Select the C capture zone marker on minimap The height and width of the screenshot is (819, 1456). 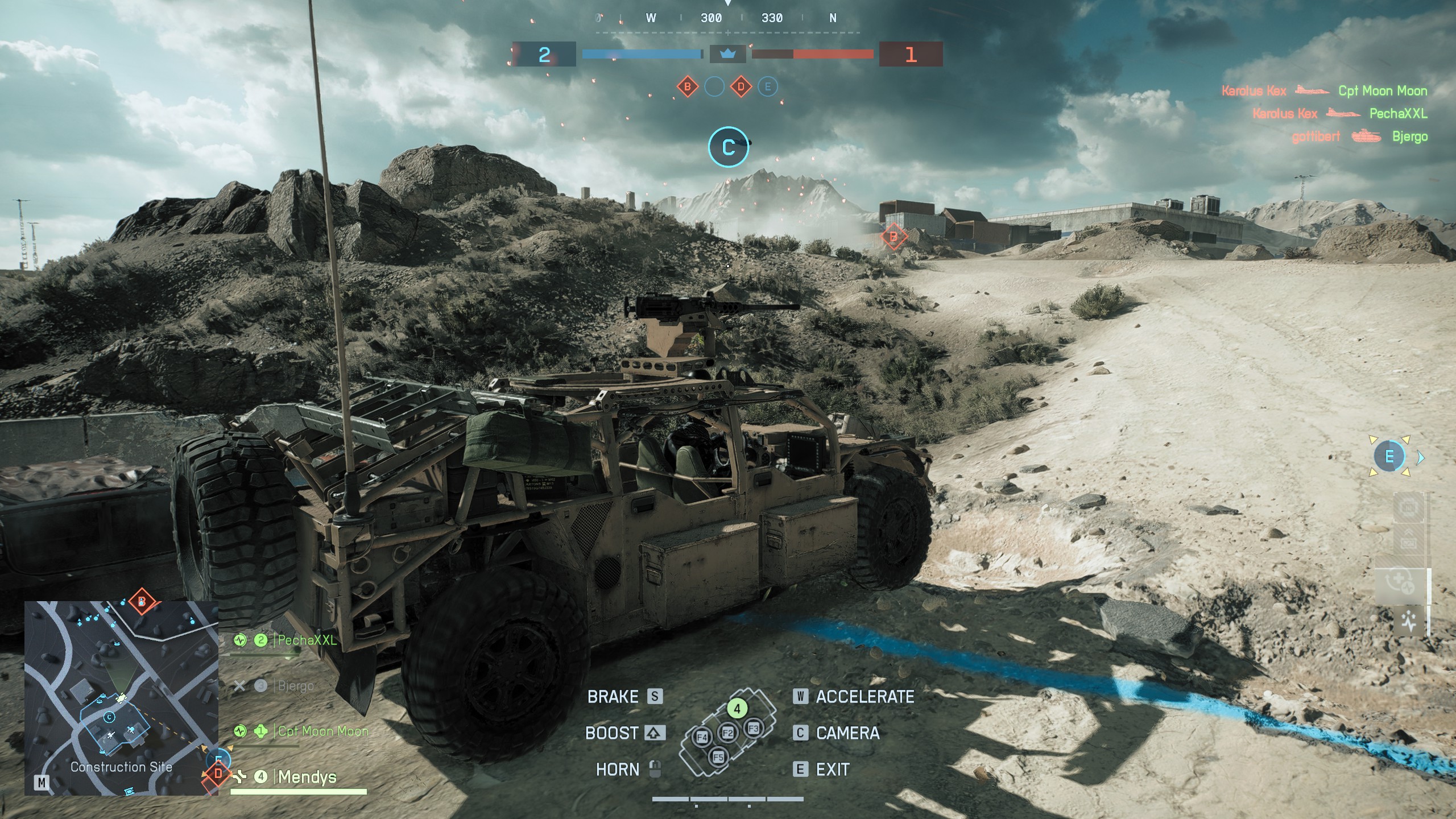109,717
